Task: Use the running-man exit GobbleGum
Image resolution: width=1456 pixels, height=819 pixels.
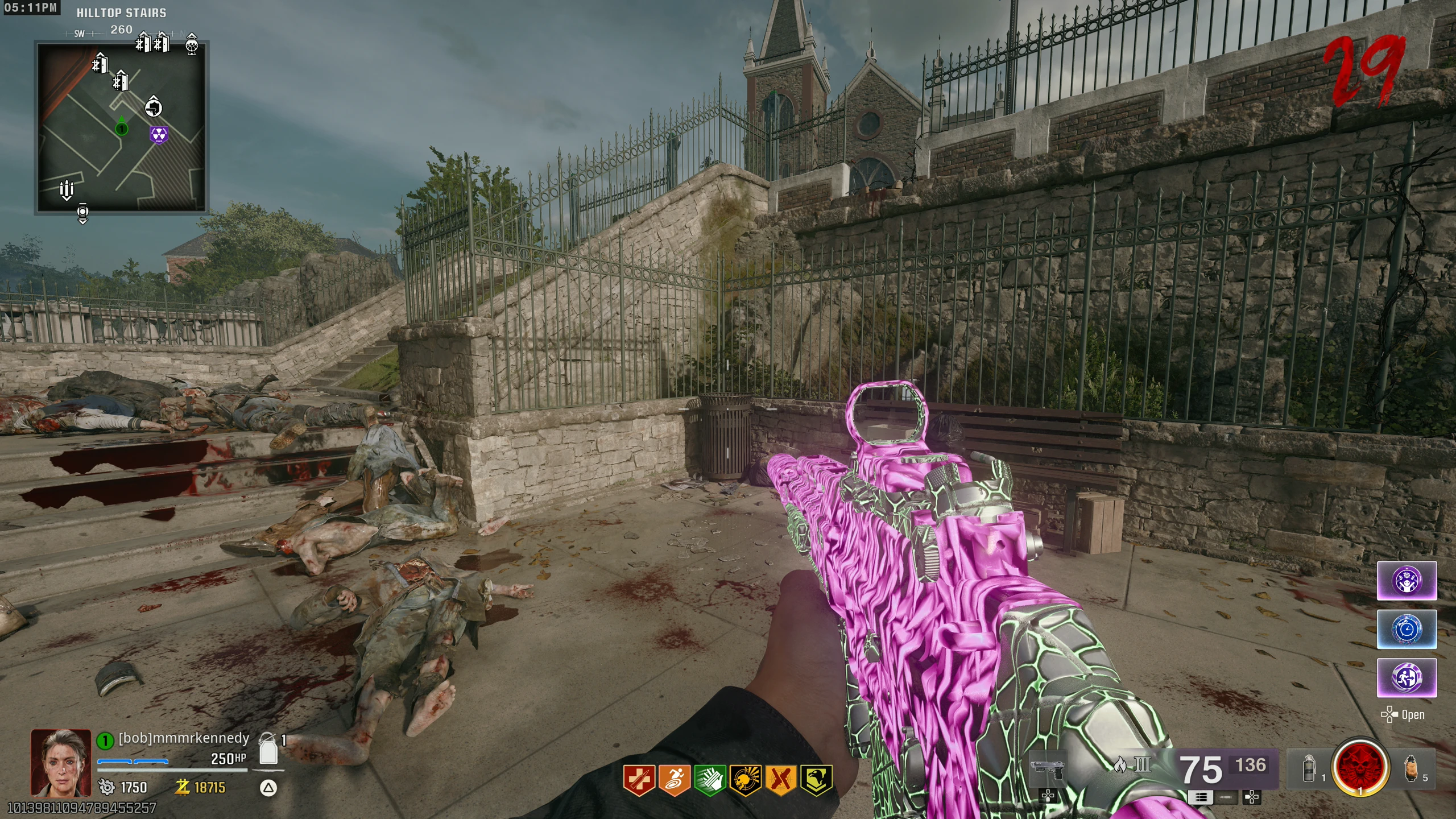Action: (x=1407, y=677)
